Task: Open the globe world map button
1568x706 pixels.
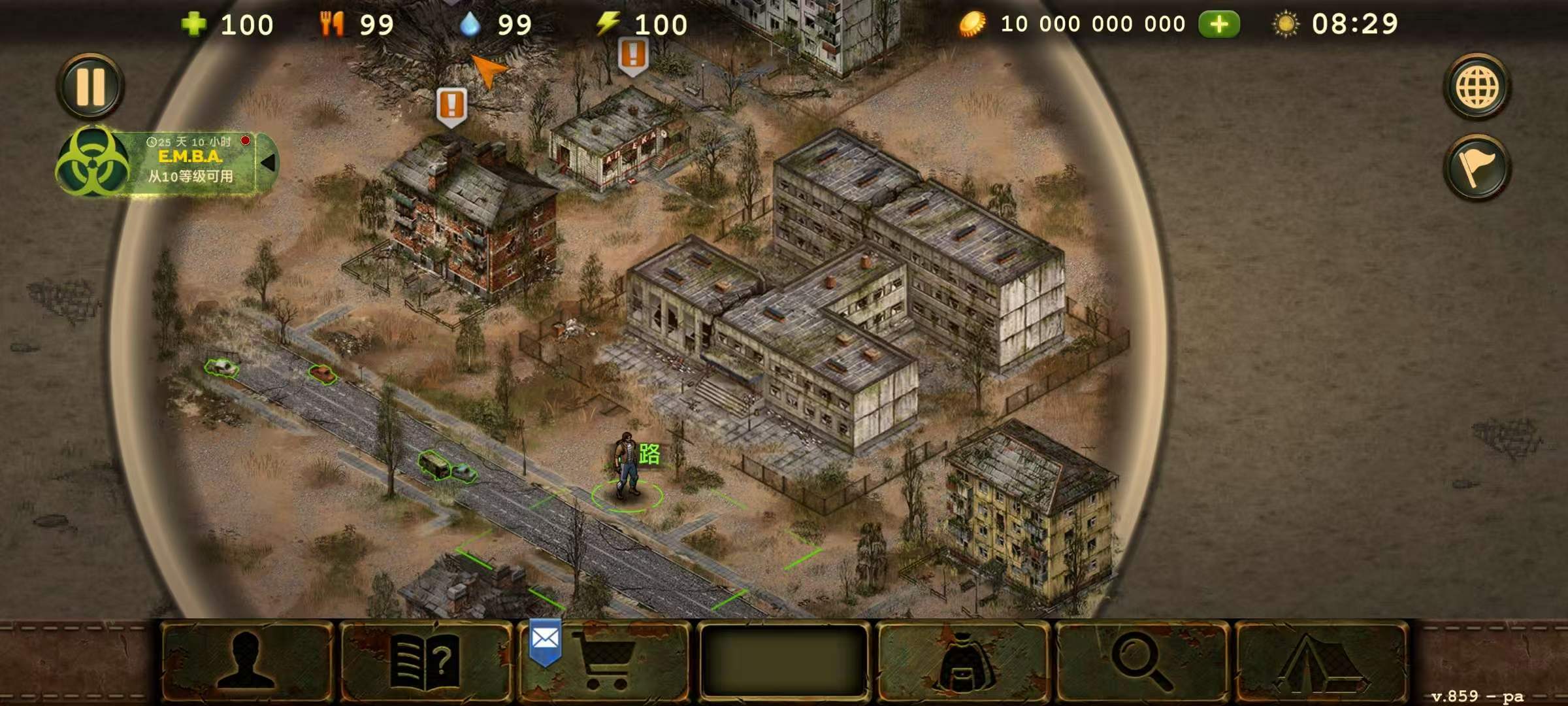Action: tap(1477, 87)
